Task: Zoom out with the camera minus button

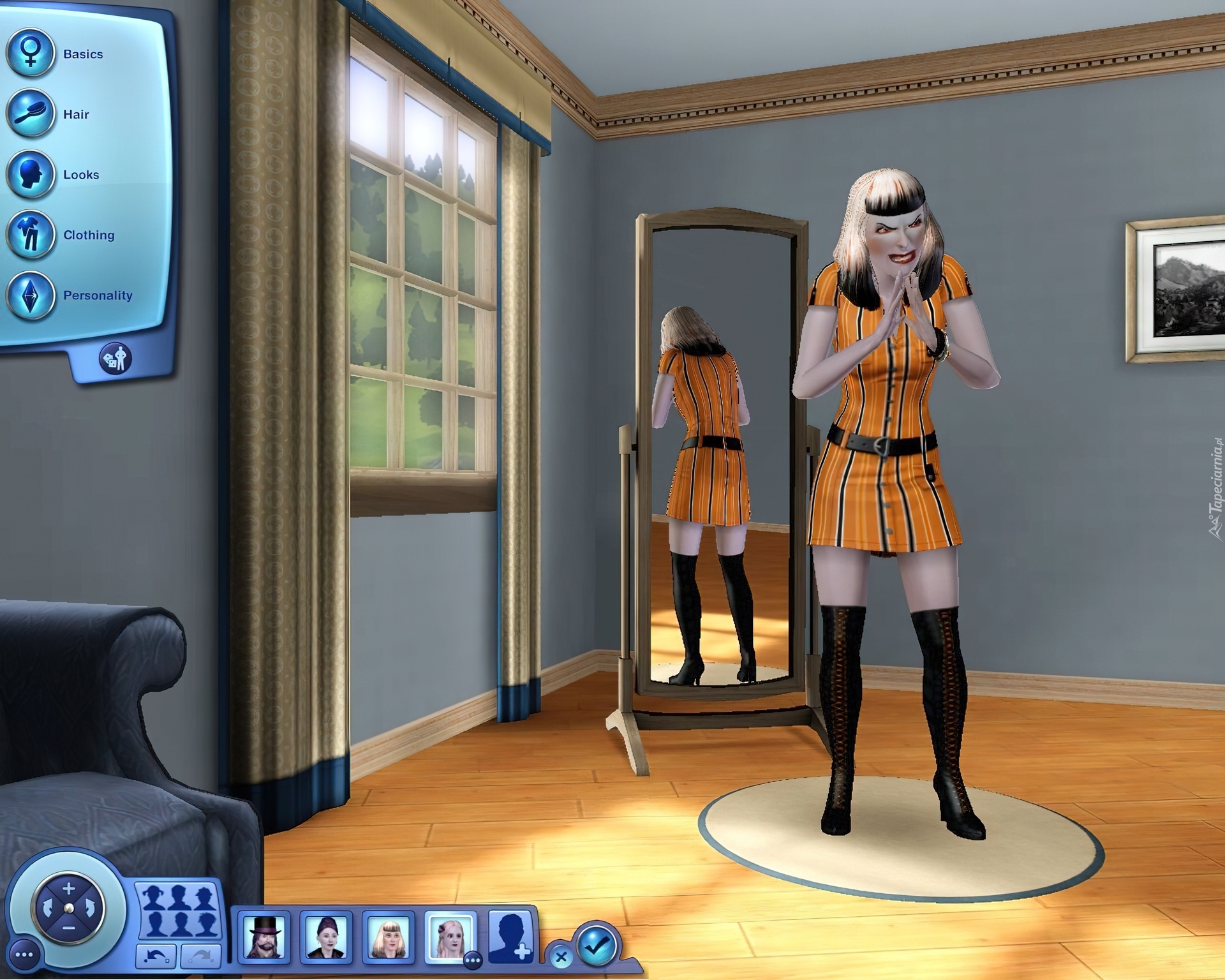Action: click(69, 927)
